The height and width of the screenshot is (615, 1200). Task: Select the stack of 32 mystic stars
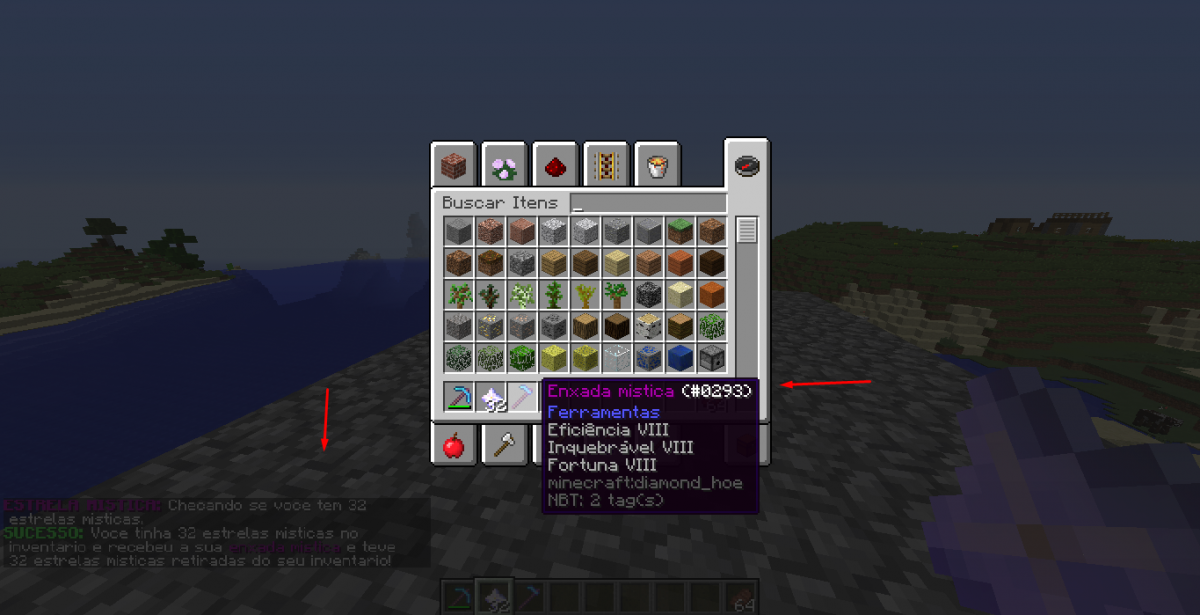(x=490, y=397)
